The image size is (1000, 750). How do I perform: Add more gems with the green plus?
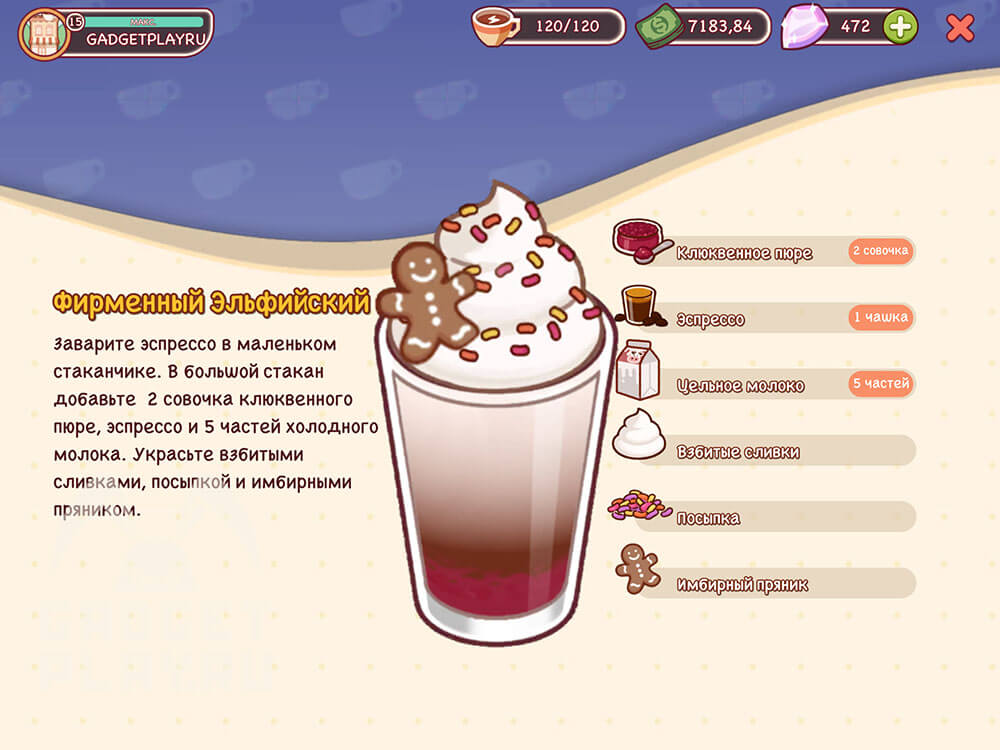coord(900,27)
